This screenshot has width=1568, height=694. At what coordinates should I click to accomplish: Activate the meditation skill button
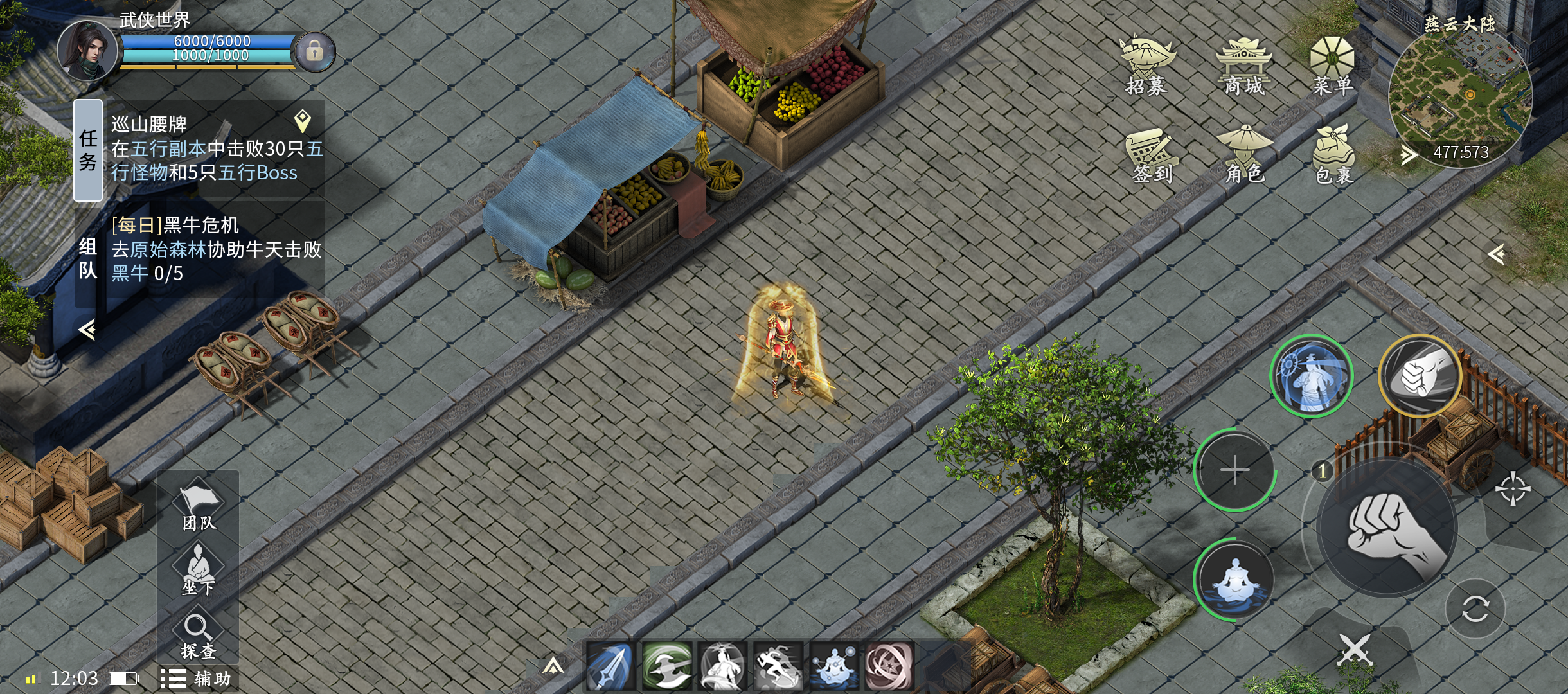coord(1234,580)
